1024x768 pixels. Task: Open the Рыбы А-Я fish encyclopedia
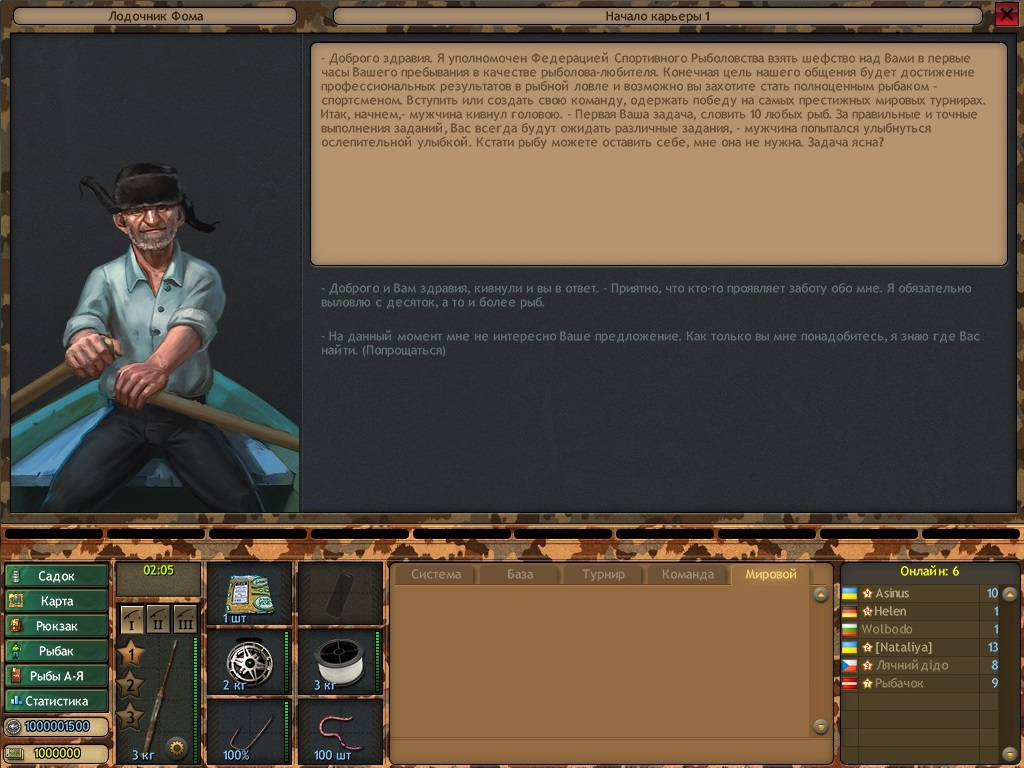[x=57, y=676]
